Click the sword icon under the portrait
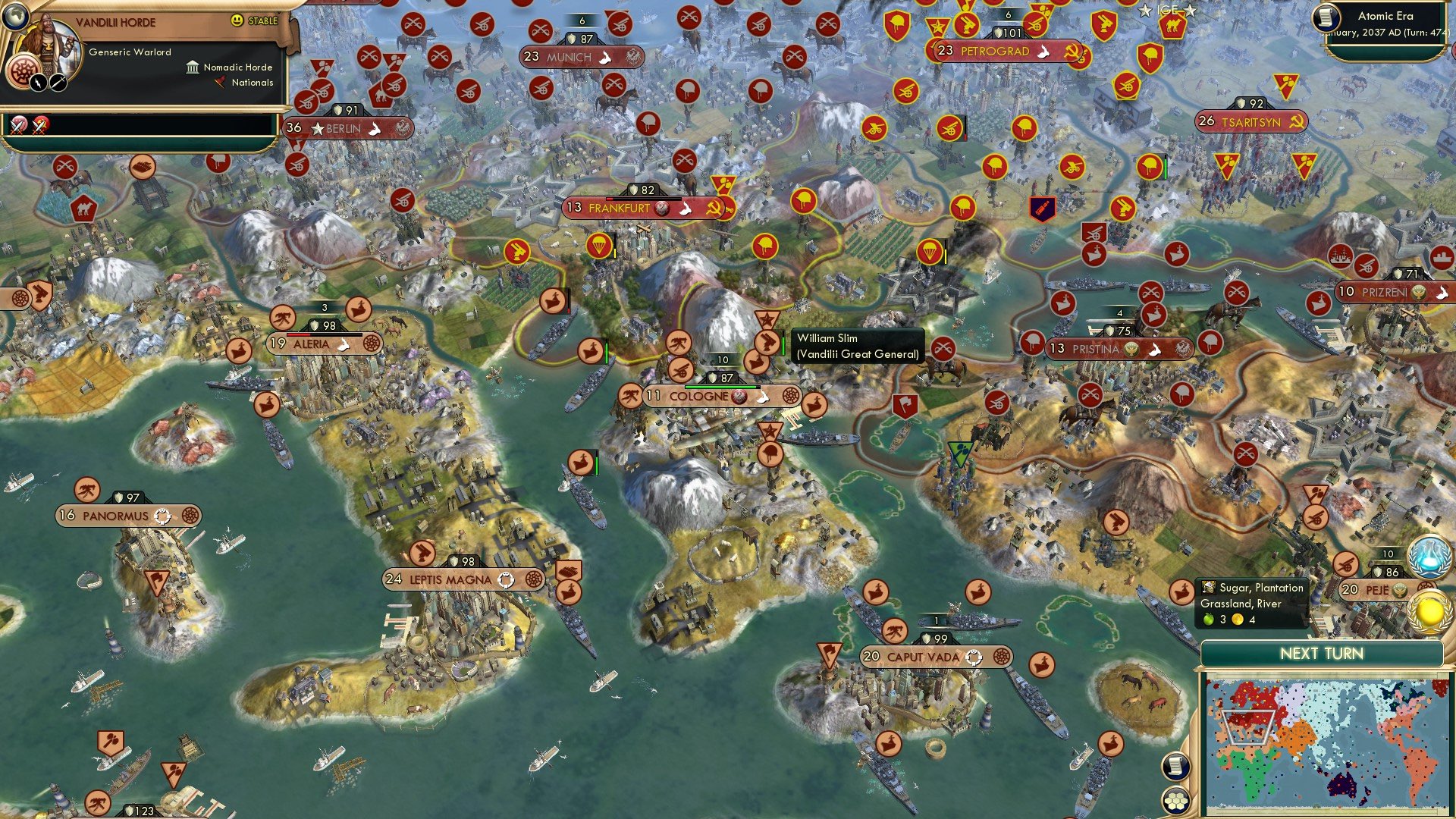 (58, 83)
